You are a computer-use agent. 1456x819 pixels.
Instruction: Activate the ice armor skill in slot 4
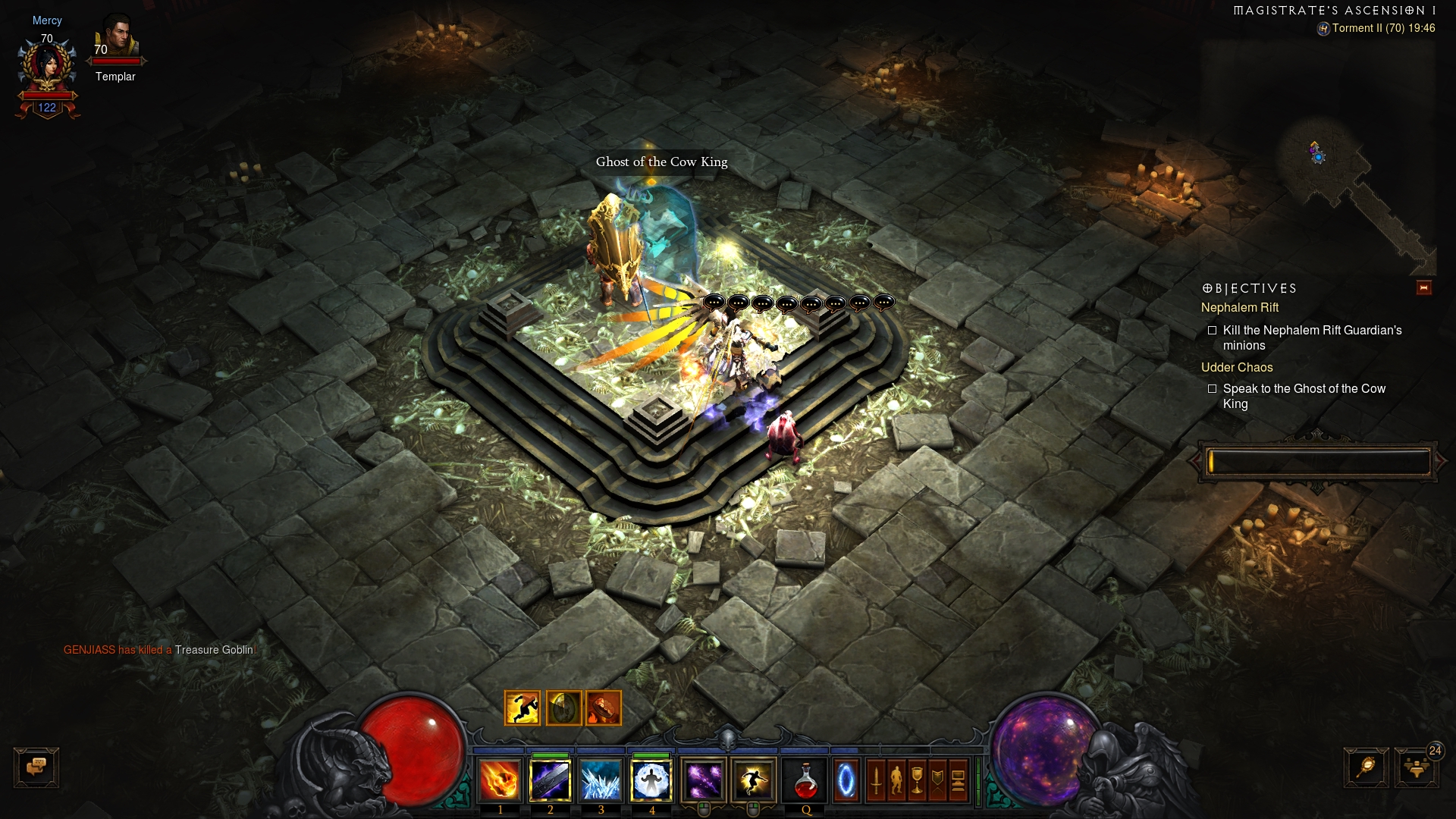tap(651, 780)
